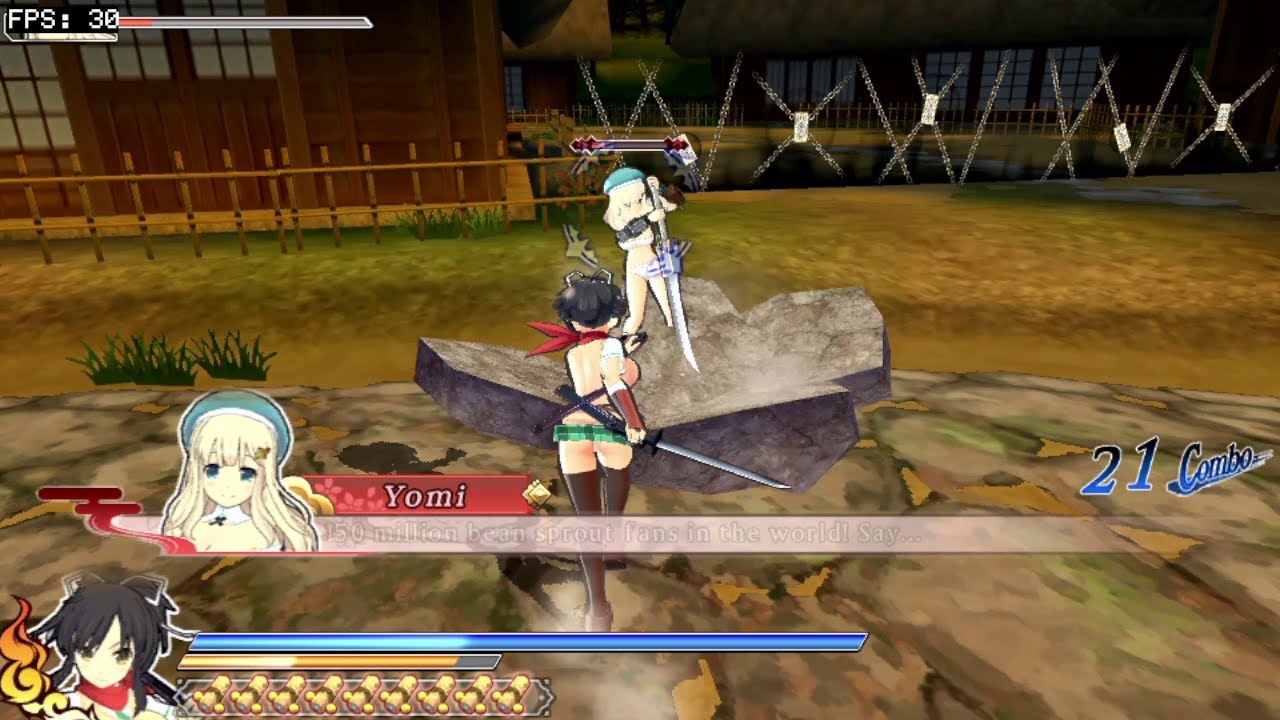Select Yomi's dialogue speaker portrait
The width and height of the screenshot is (1280, 720).
tap(238, 473)
